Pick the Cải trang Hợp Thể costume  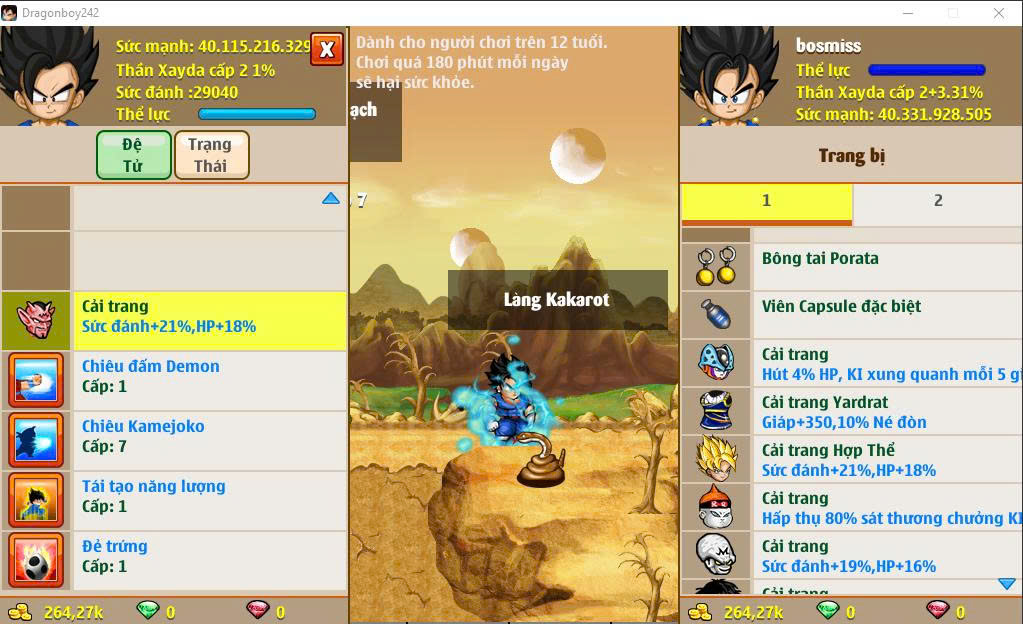pyautogui.click(x=885, y=459)
